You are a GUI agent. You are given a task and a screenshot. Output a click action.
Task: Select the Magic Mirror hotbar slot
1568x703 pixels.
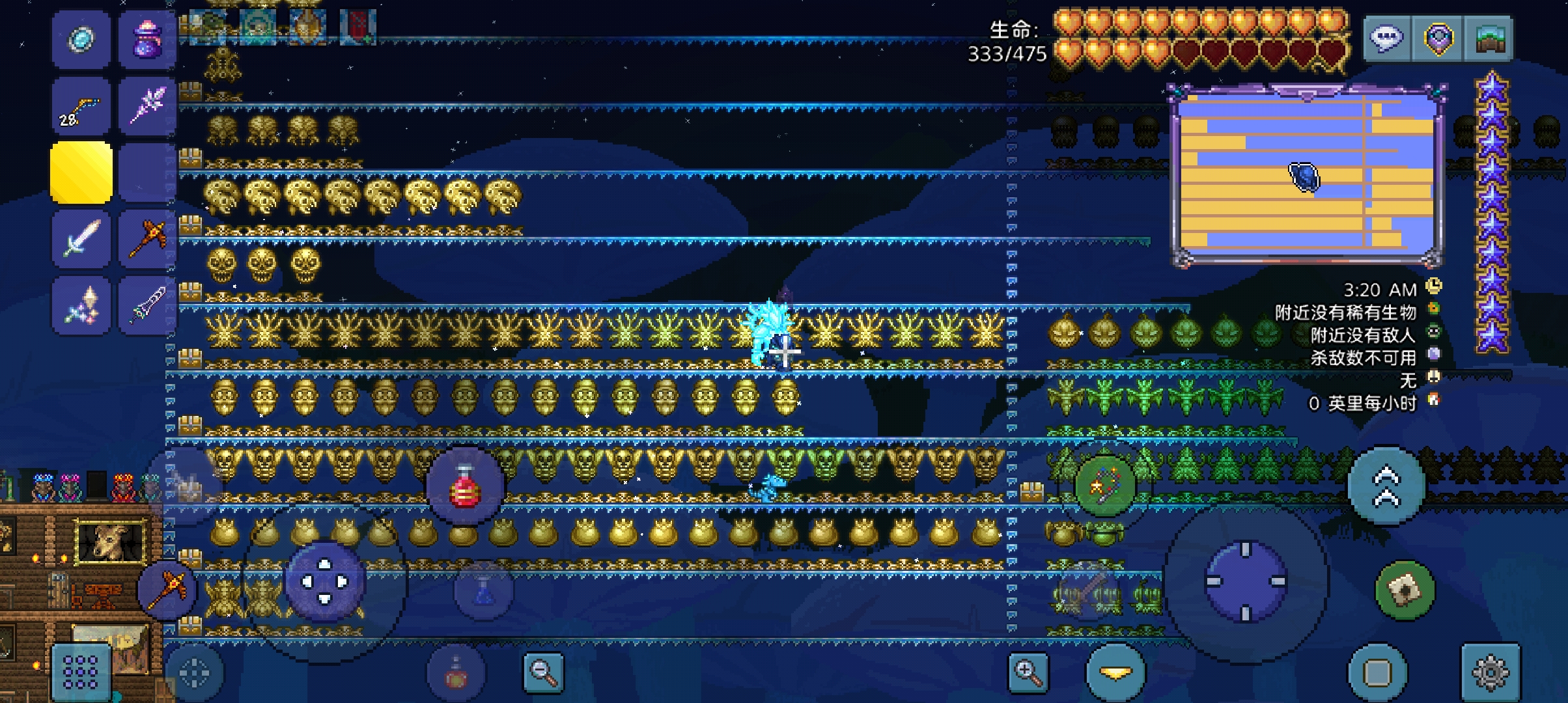(81, 40)
